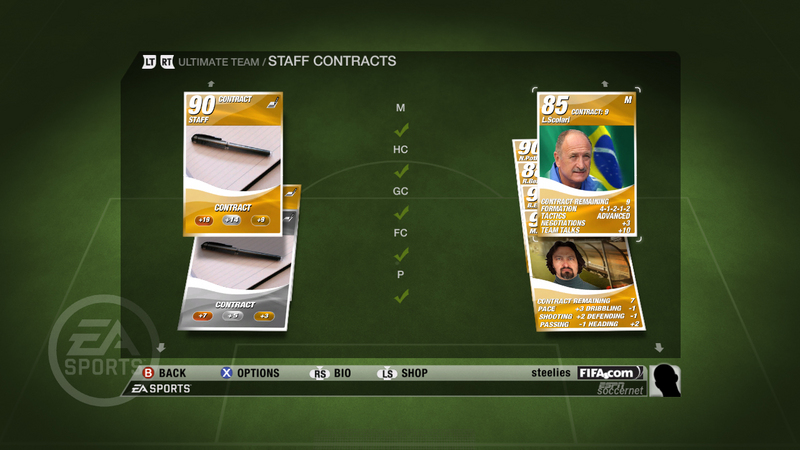This screenshot has height=450, width=800.
Task: Click the down arrow below the contract cards
Action: tap(158, 347)
